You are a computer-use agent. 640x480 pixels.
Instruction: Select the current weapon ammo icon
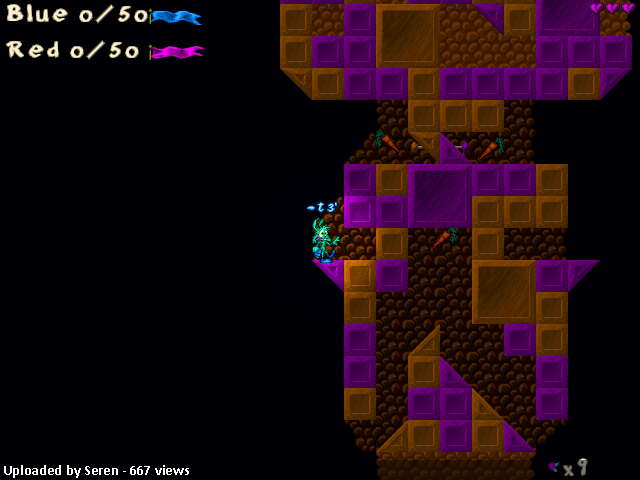pyautogui.click(x=553, y=466)
